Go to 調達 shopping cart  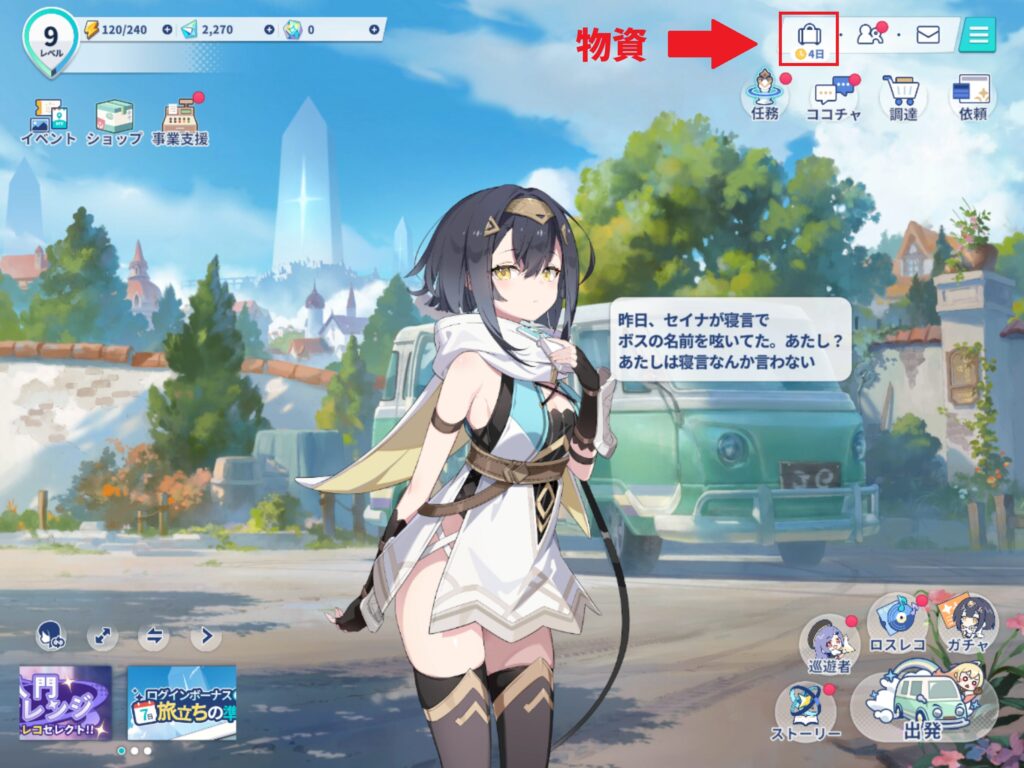pyautogui.click(x=903, y=97)
